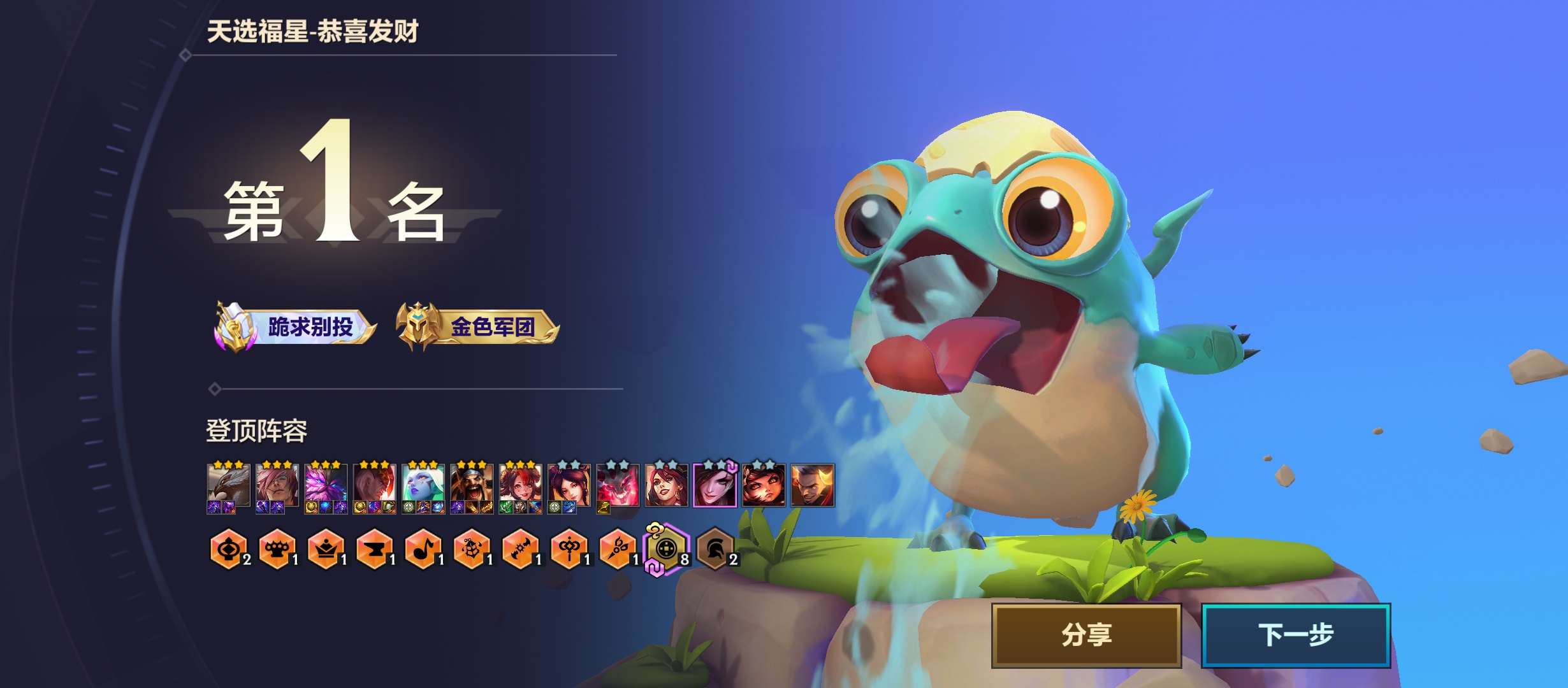
Task: View the anvil trait icon
Action: 374,548
